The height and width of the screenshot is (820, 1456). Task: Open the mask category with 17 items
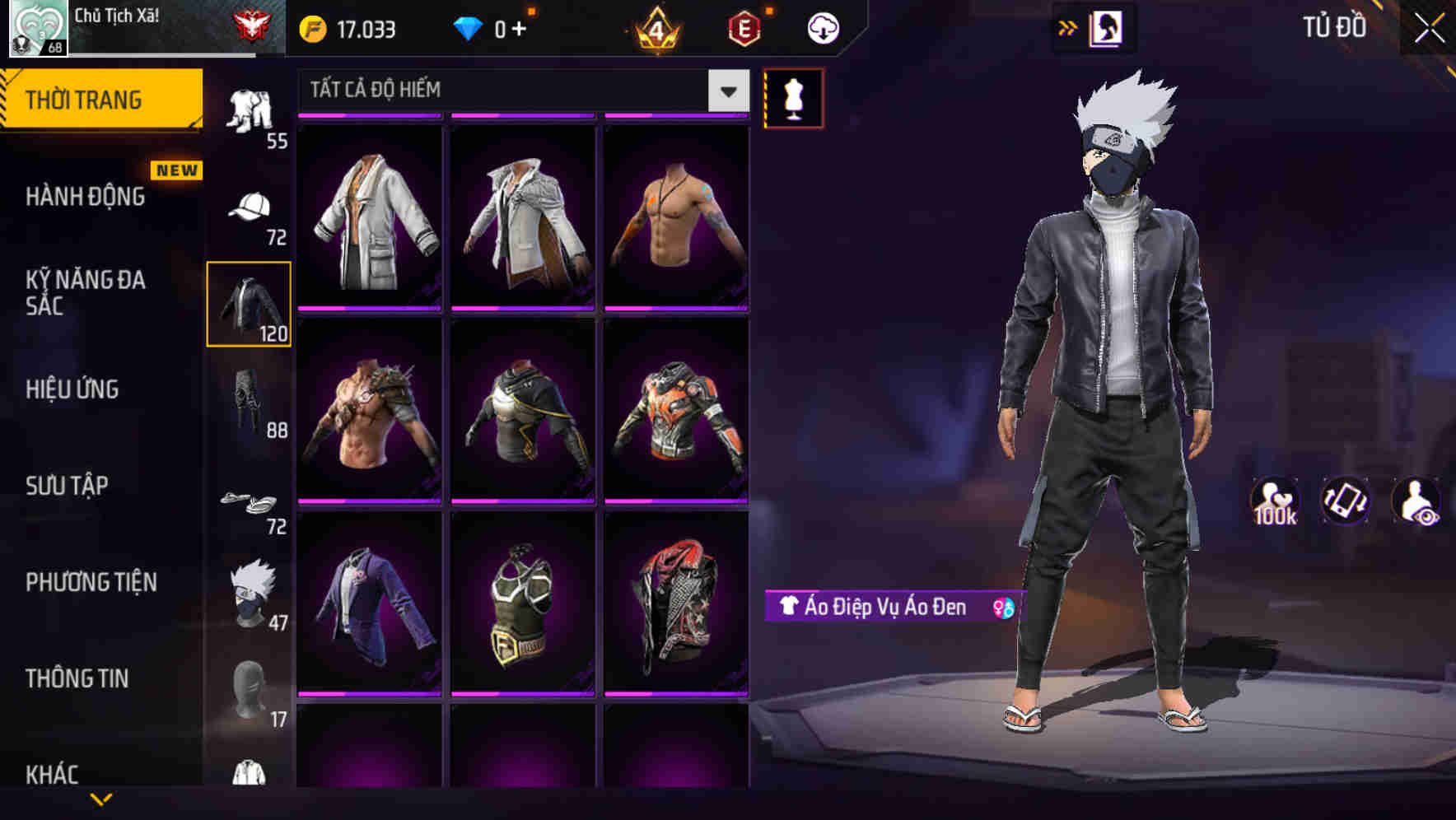click(250, 686)
